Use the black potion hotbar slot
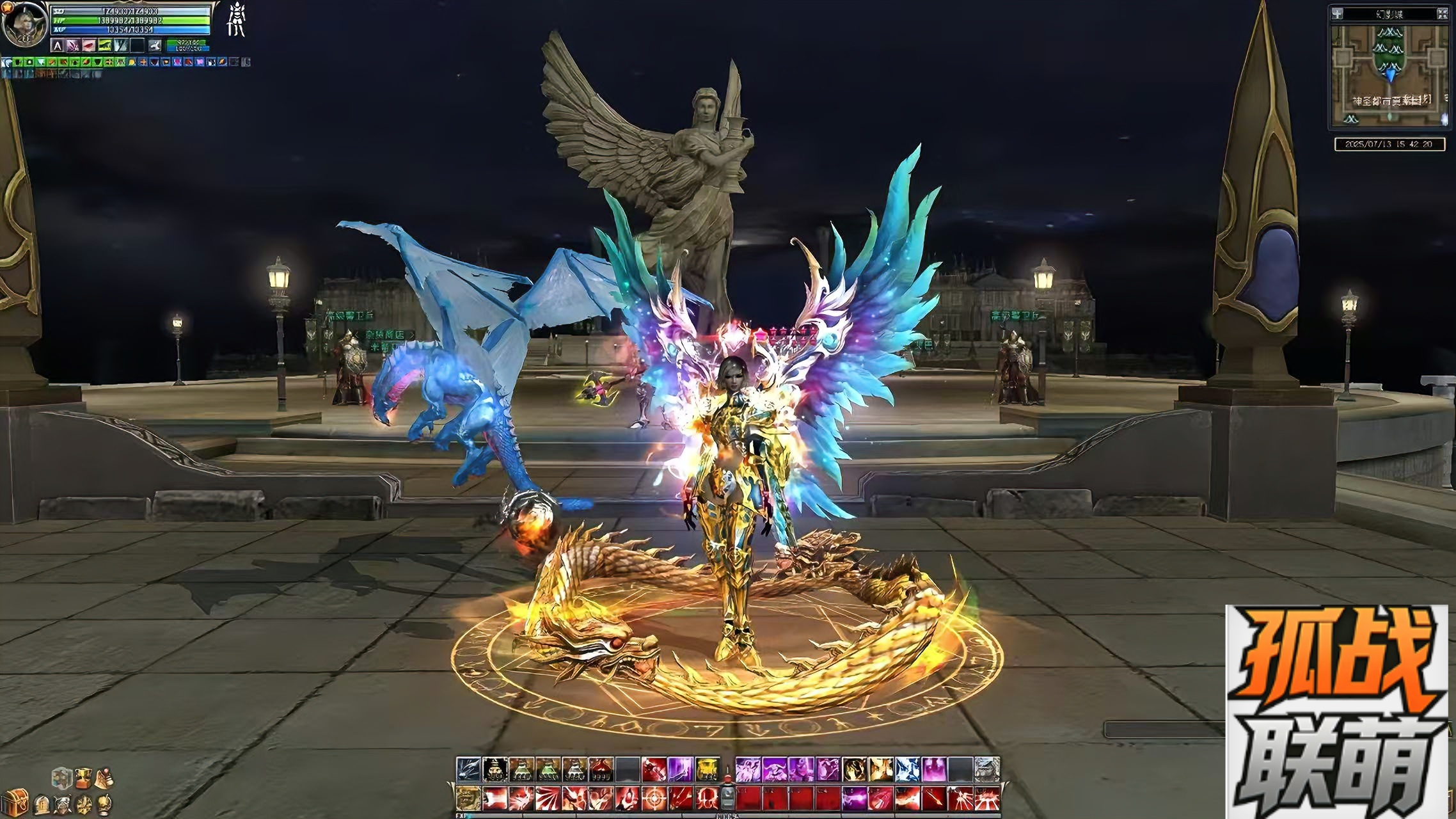The height and width of the screenshot is (819, 1456). [494, 769]
